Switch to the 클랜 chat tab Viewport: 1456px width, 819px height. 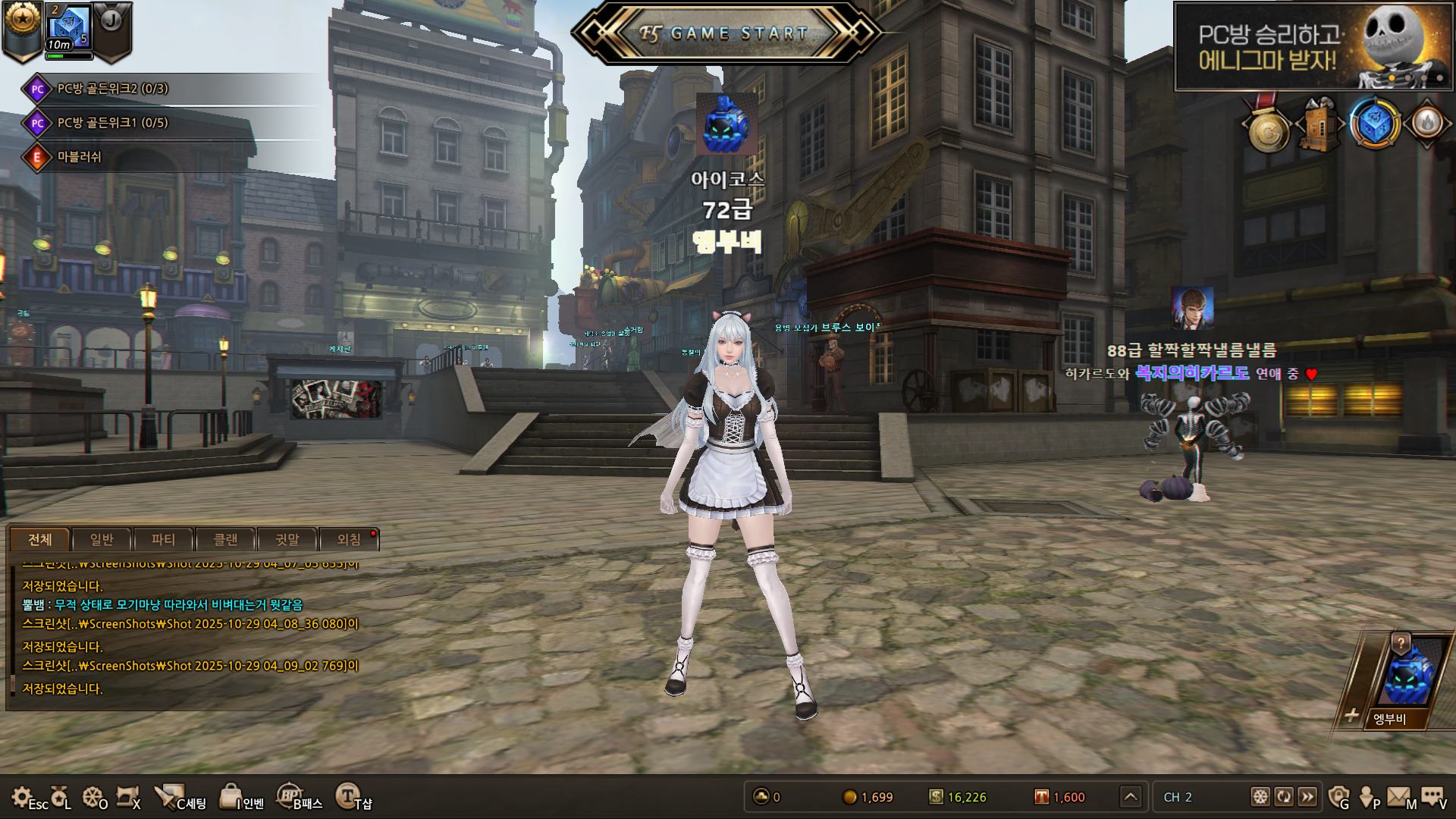(225, 539)
